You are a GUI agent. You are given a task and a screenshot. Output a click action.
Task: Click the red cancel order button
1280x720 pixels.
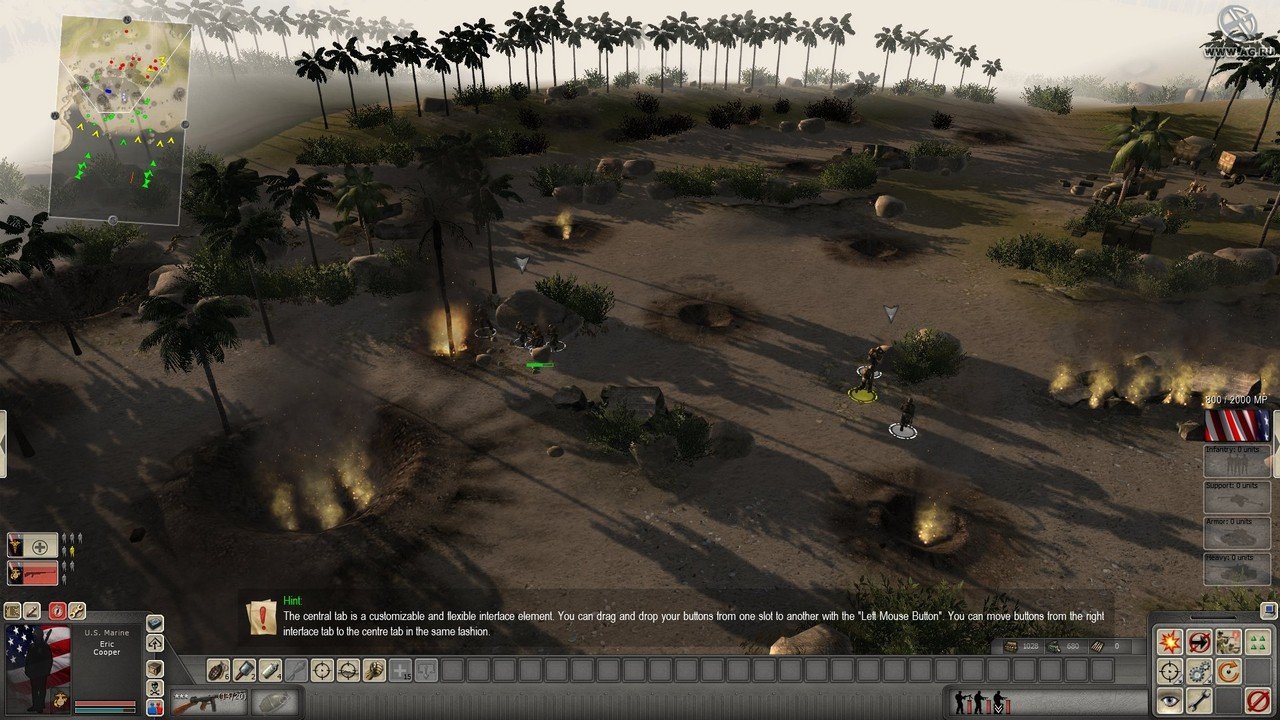(x=1257, y=700)
